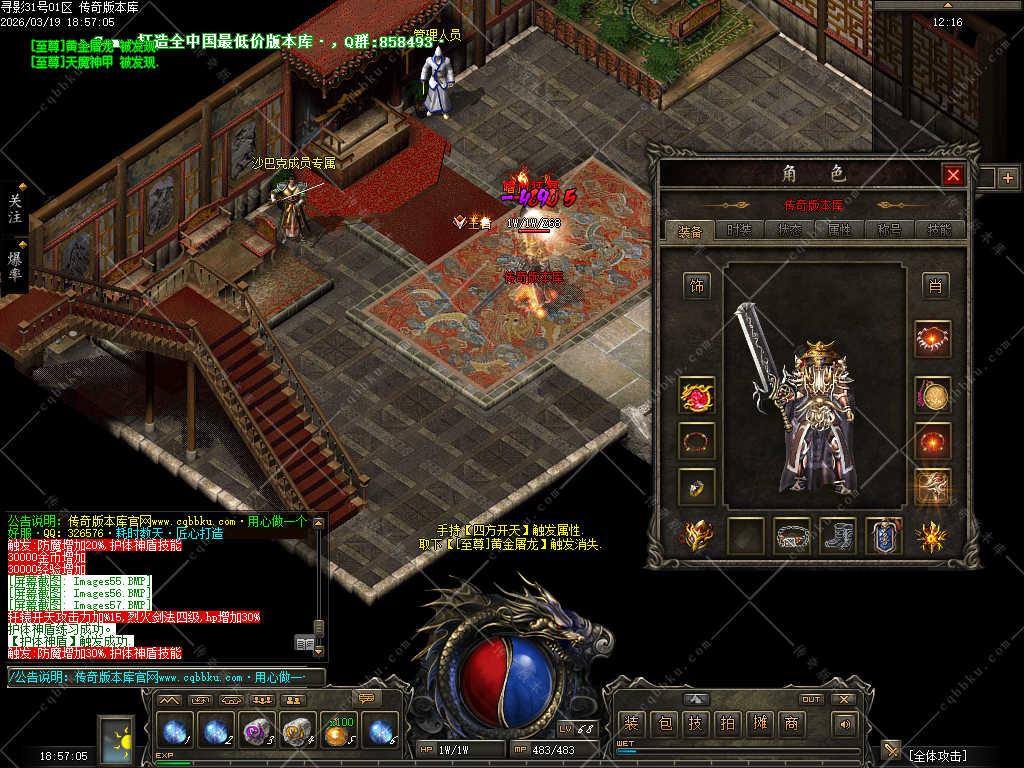Open the 包 bag button
Viewport: 1024px width, 768px height.
pyautogui.click(x=663, y=724)
